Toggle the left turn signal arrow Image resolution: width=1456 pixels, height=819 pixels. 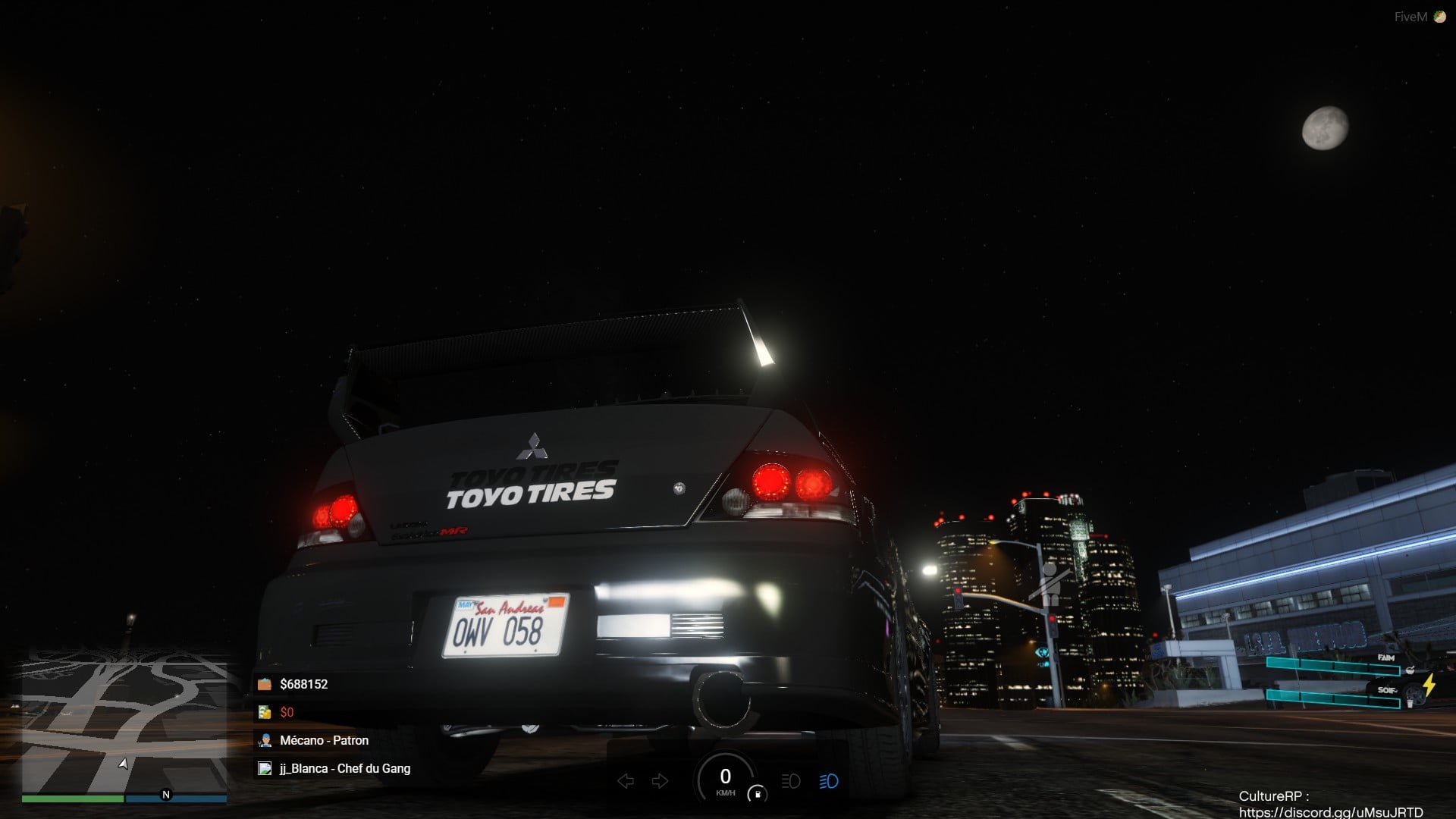pyautogui.click(x=626, y=781)
